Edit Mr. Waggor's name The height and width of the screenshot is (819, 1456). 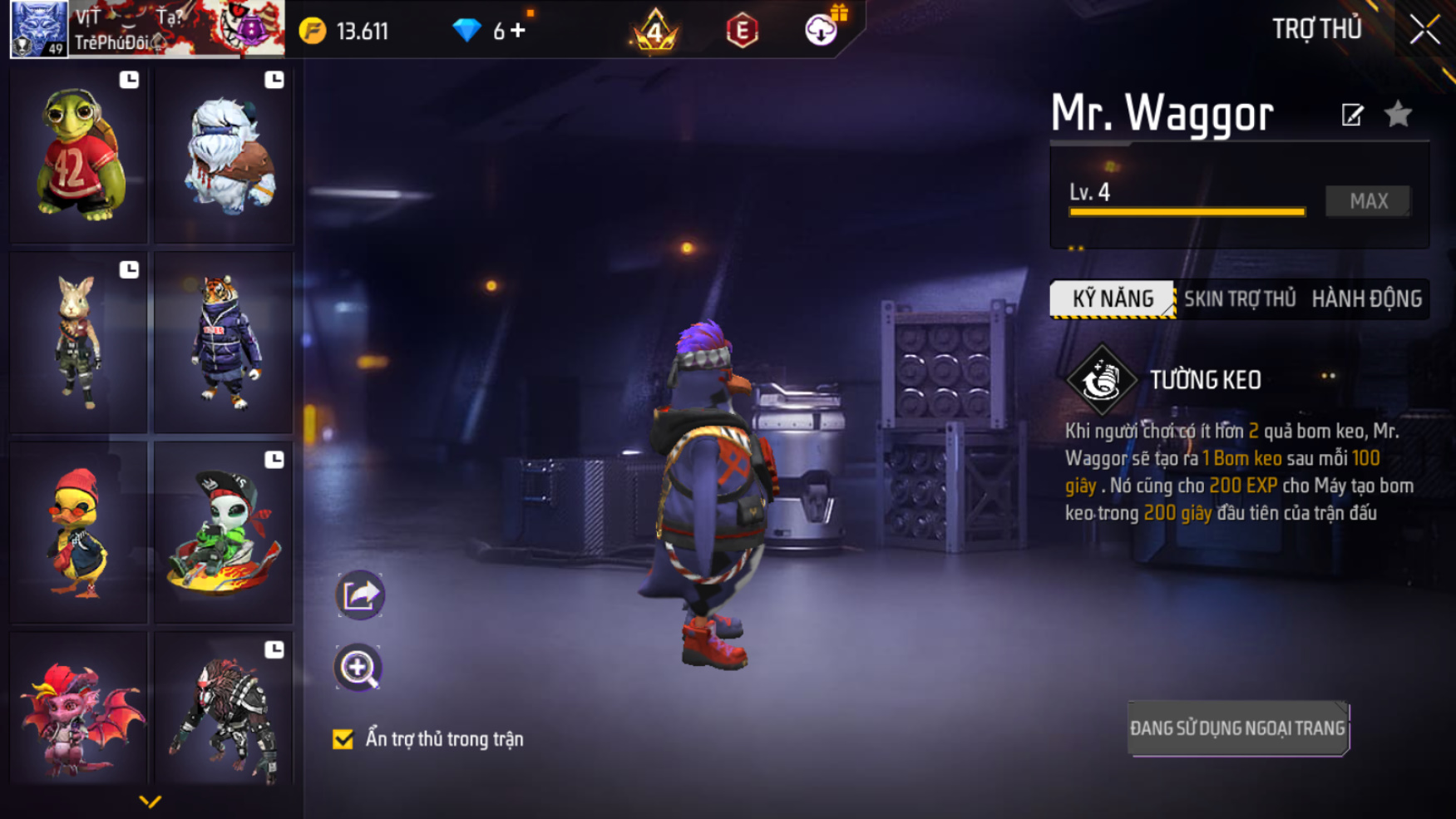(x=1352, y=115)
